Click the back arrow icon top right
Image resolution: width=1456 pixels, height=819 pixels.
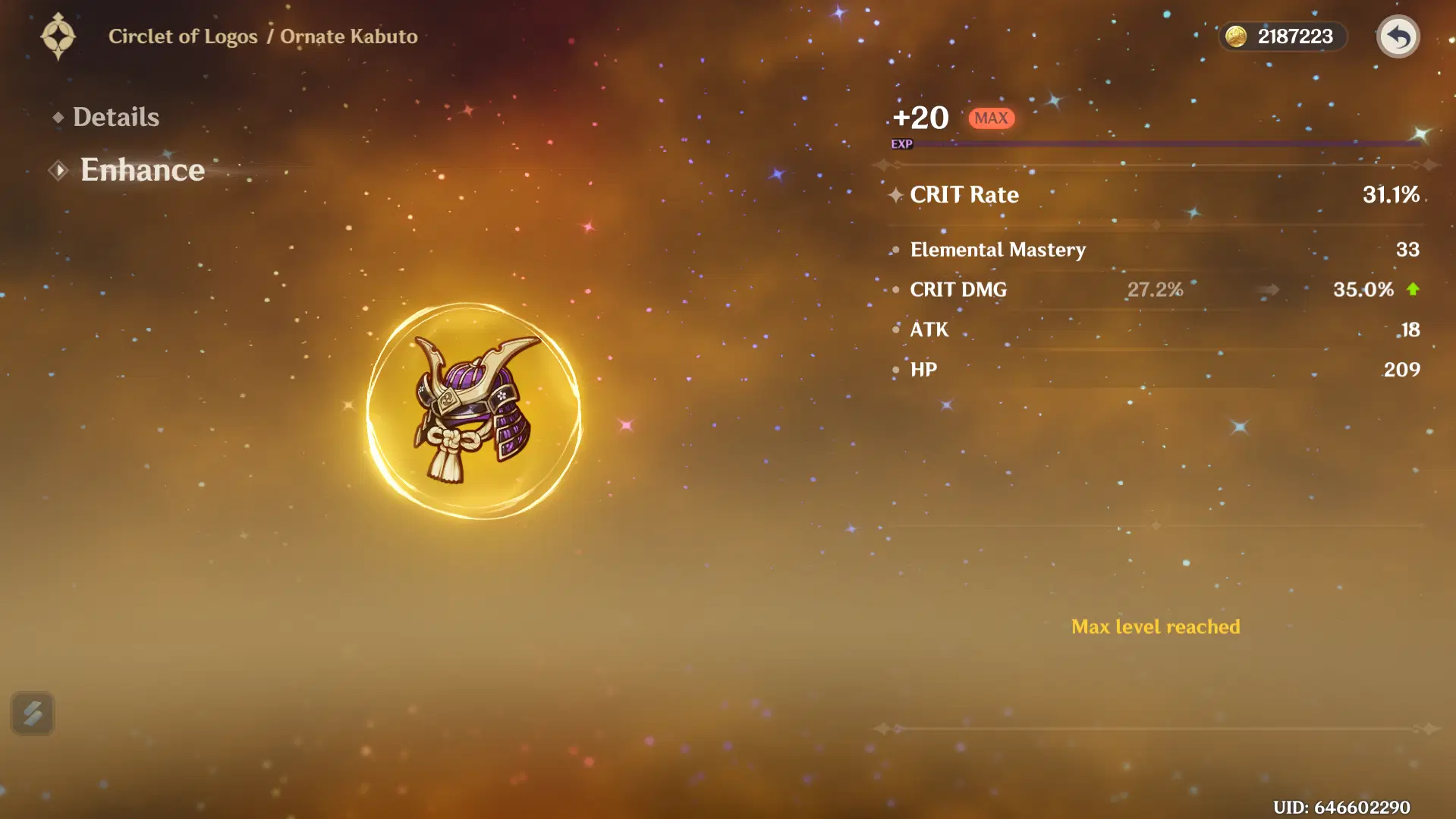[x=1398, y=36]
